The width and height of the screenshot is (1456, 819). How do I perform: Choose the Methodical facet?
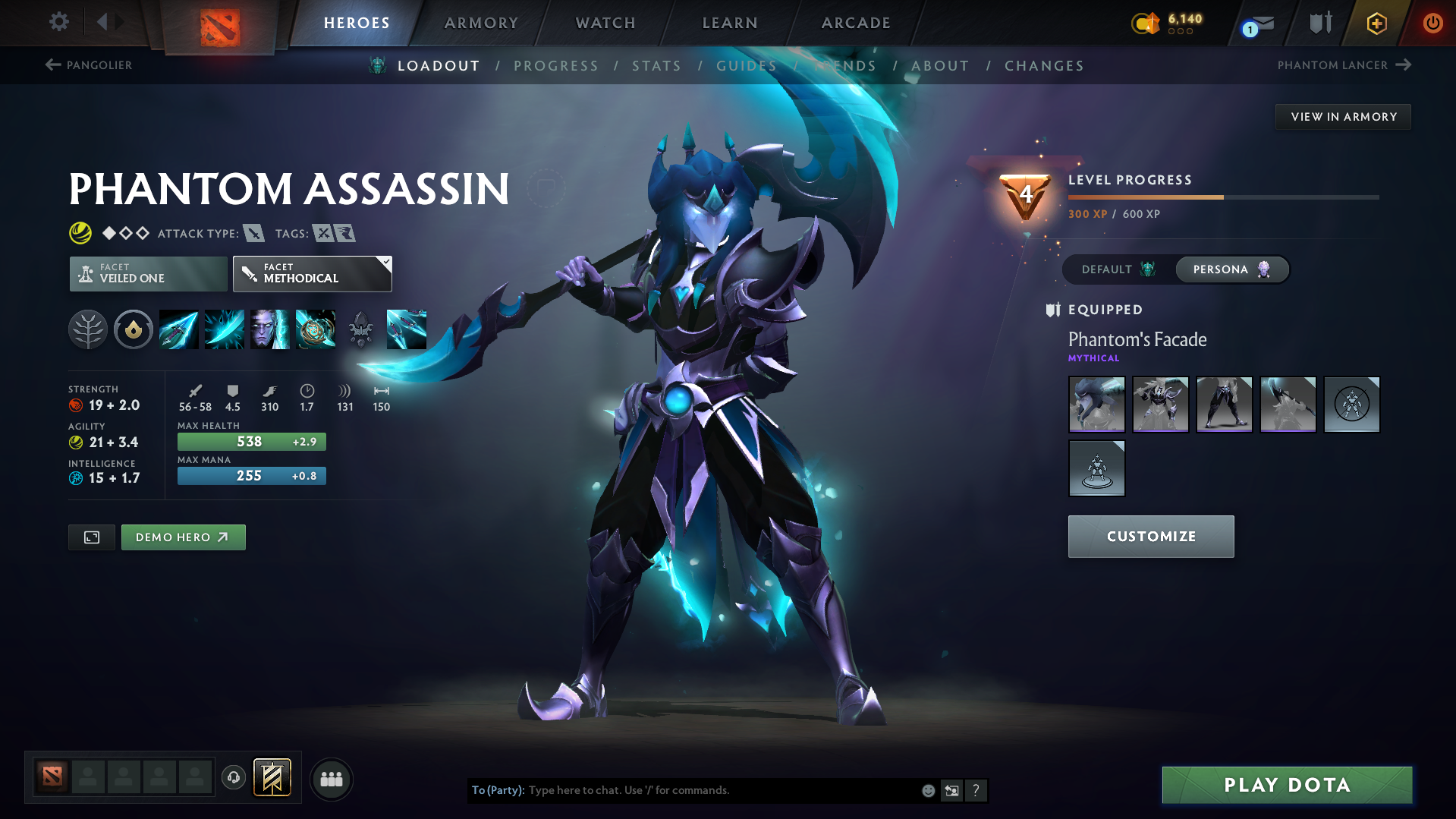312,273
